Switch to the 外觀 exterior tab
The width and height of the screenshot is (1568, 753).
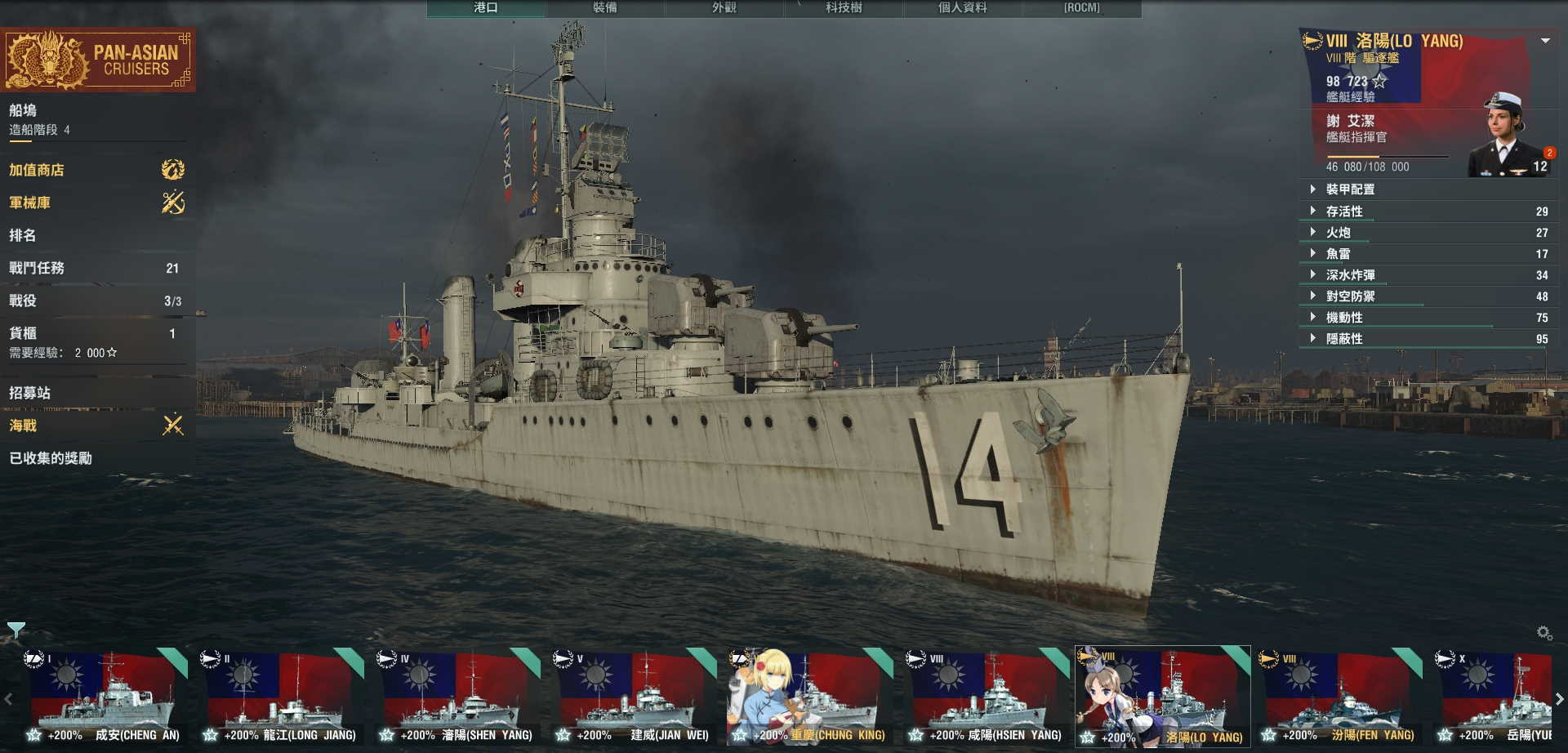point(725,8)
